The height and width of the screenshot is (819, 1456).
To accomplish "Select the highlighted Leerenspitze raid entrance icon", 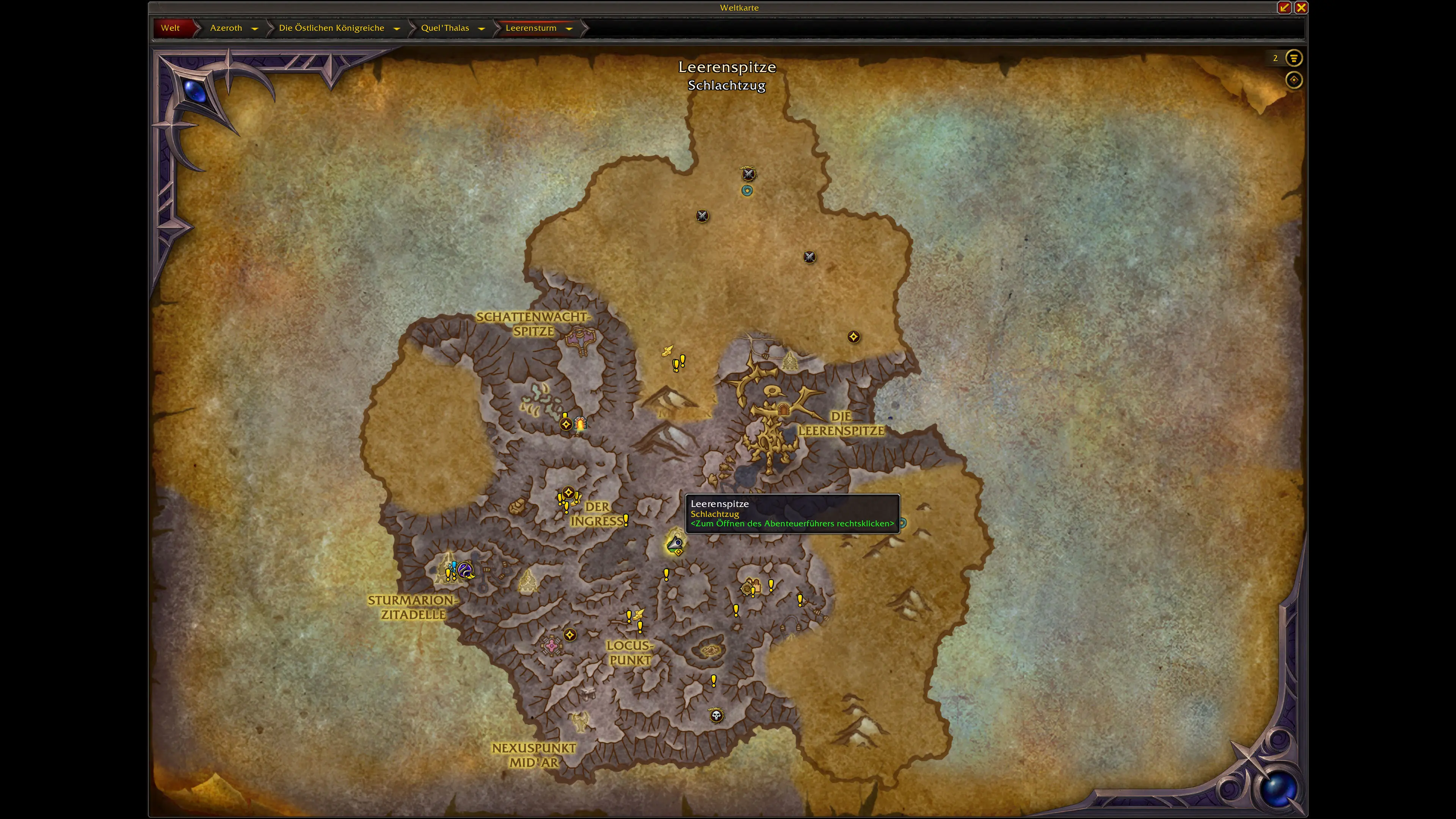I will (675, 544).
